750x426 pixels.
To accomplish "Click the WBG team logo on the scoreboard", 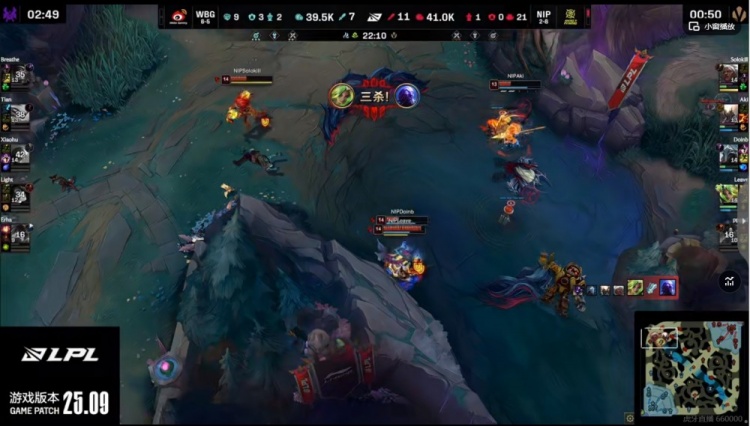I will [178, 16].
